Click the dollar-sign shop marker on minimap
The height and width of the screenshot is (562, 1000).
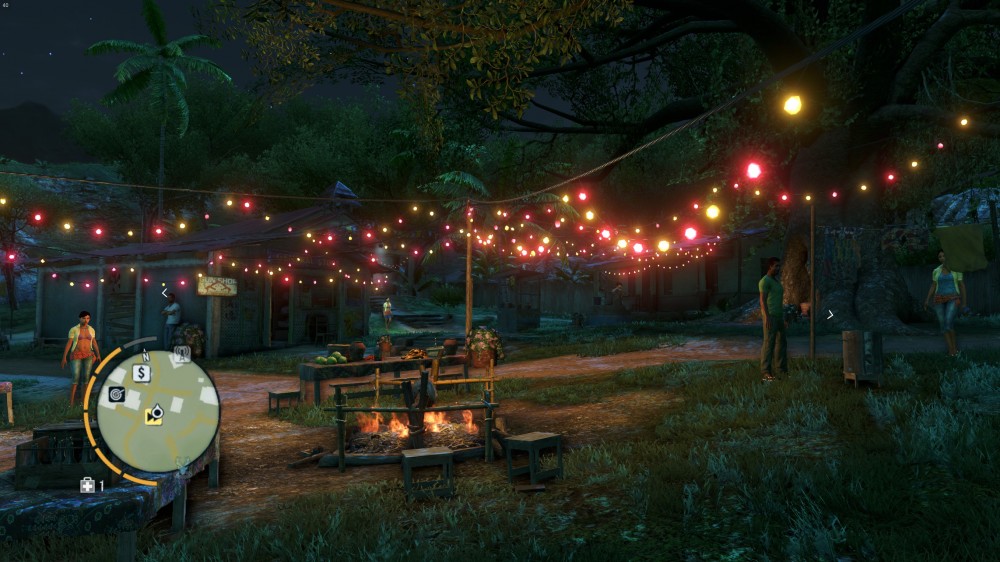pyautogui.click(x=142, y=373)
